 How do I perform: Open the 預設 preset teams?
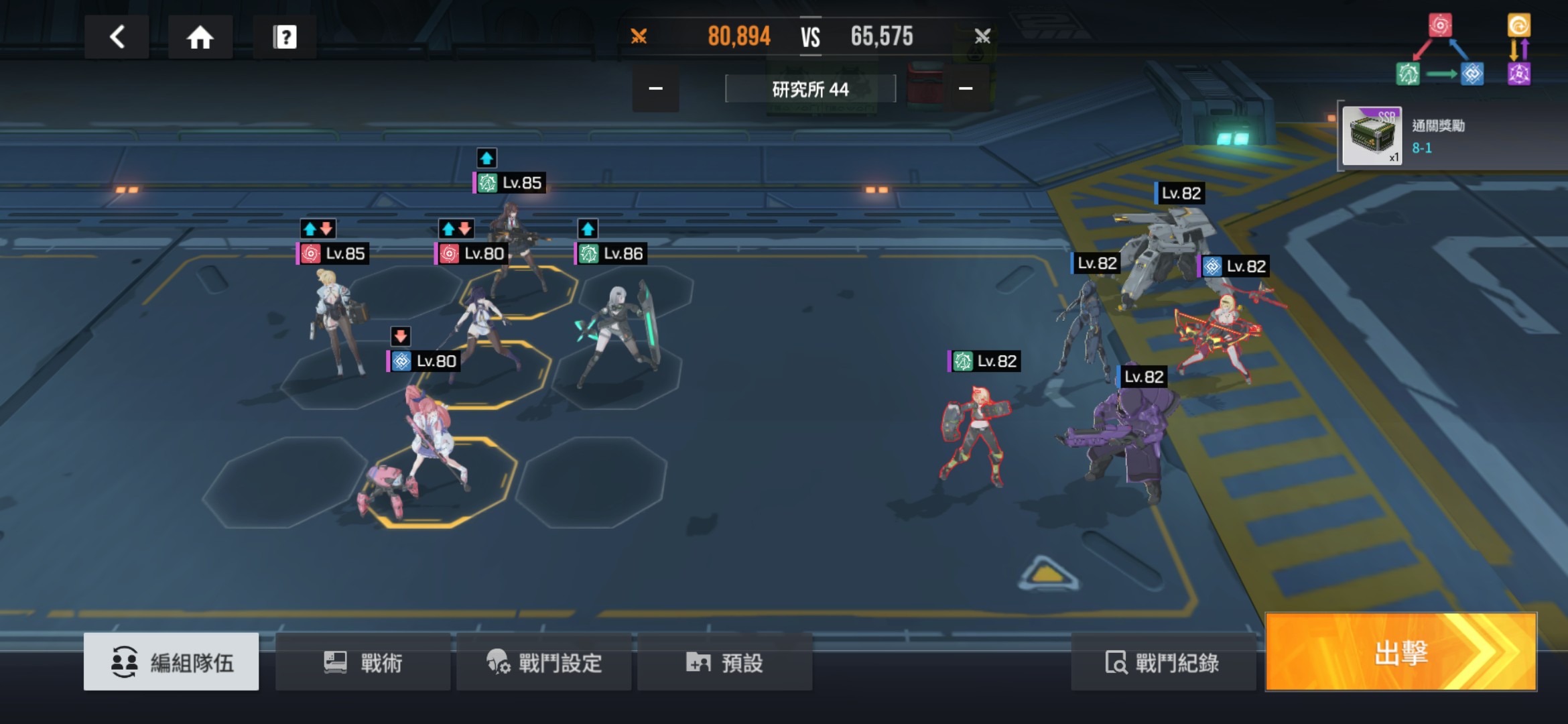[x=725, y=662]
